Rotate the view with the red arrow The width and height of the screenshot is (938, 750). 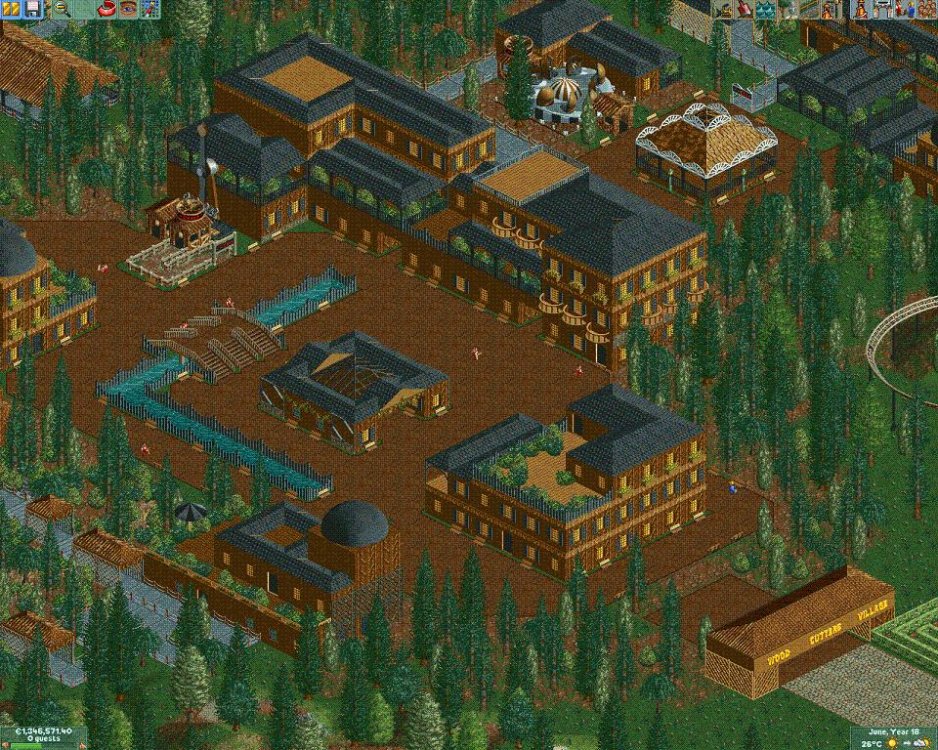(x=107, y=9)
